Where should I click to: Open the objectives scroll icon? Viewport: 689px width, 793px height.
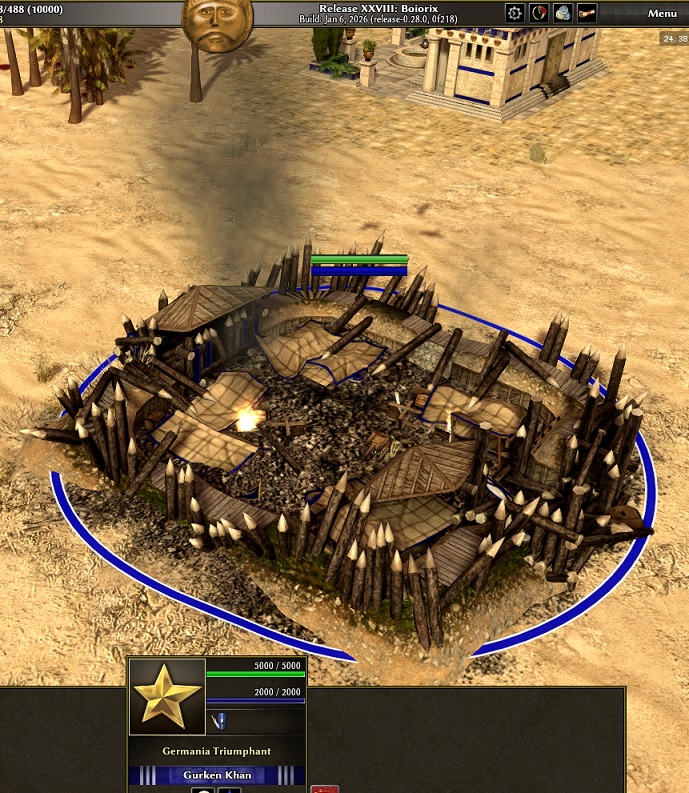pyautogui.click(x=586, y=13)
